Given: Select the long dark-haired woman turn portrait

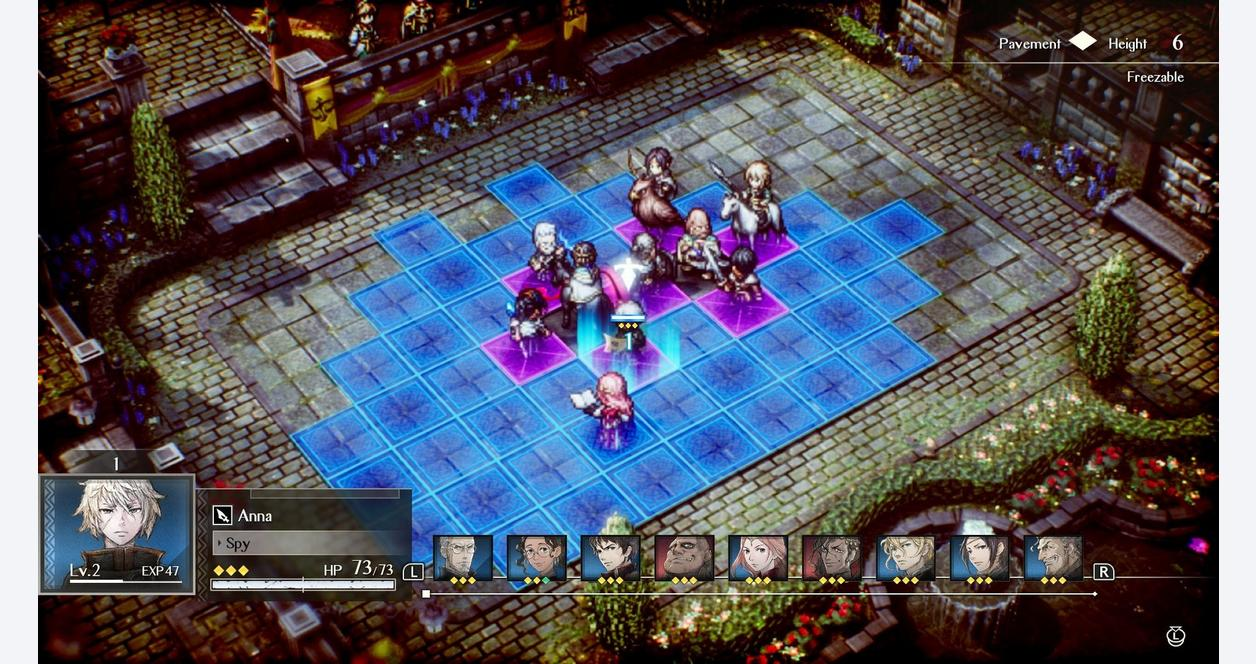Looking at the screenshot, I should (980, 558).
